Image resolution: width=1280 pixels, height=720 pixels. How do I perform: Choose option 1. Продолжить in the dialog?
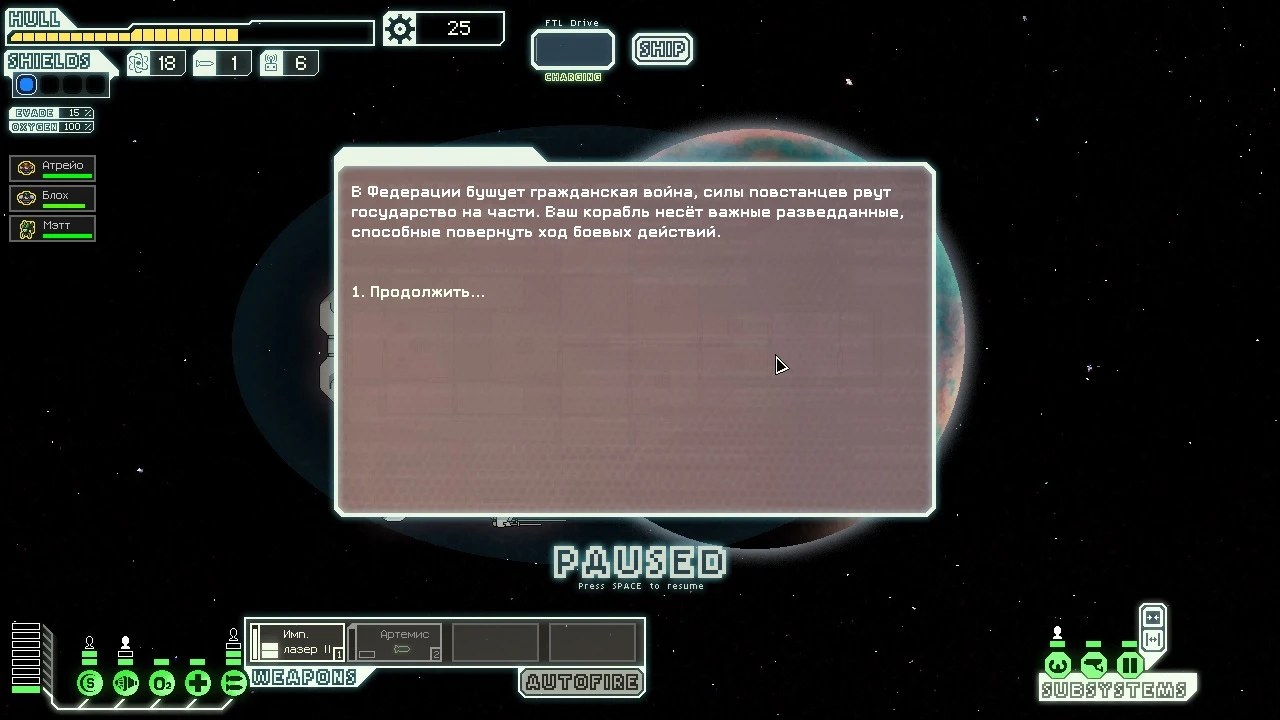[418, 291]
